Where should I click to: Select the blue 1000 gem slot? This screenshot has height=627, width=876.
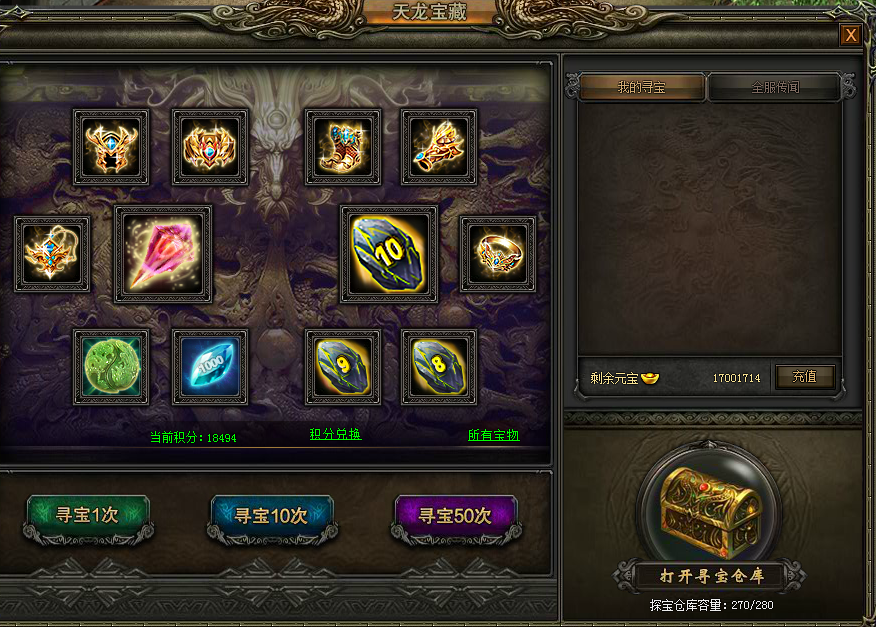pyautogui.click(x=210, y=367)
